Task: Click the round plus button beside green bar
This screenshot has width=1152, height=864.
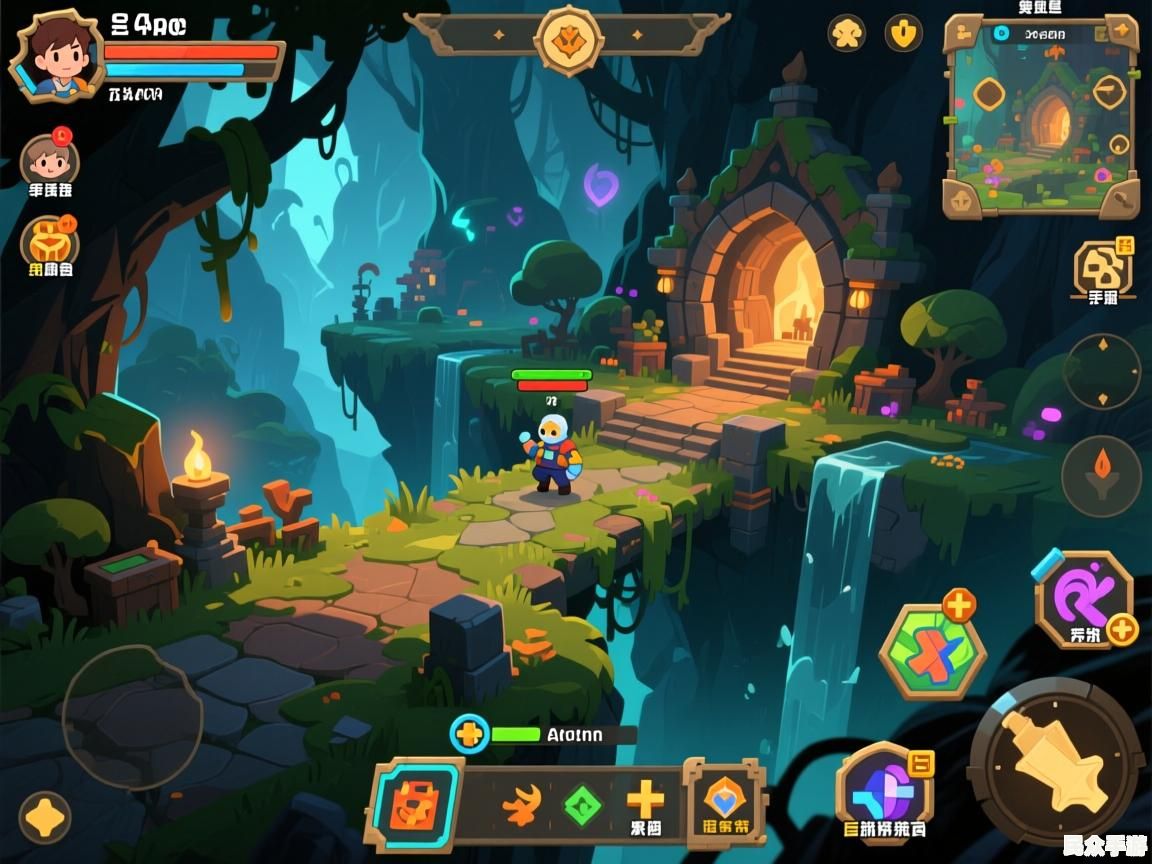Action: pos(468,734)
